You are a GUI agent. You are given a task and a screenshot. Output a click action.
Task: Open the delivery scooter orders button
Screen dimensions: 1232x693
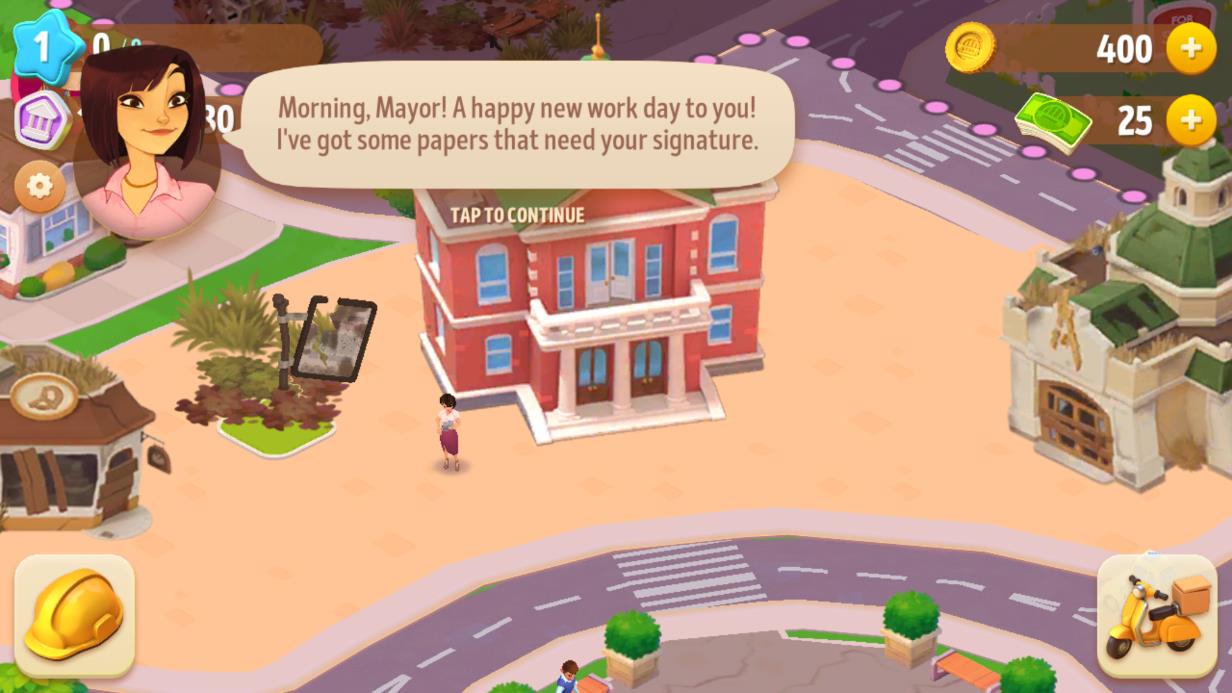[x=1157, y=615]
